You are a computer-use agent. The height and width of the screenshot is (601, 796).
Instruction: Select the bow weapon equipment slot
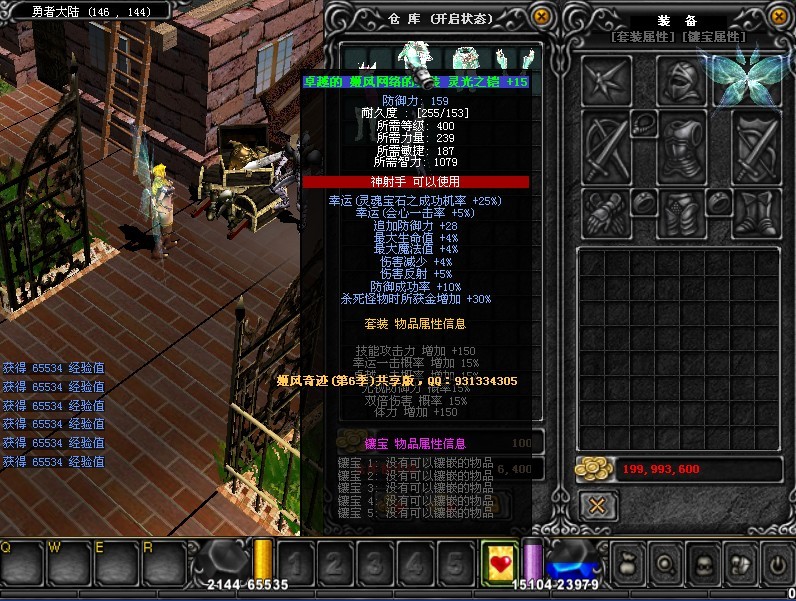click(607, 145)
